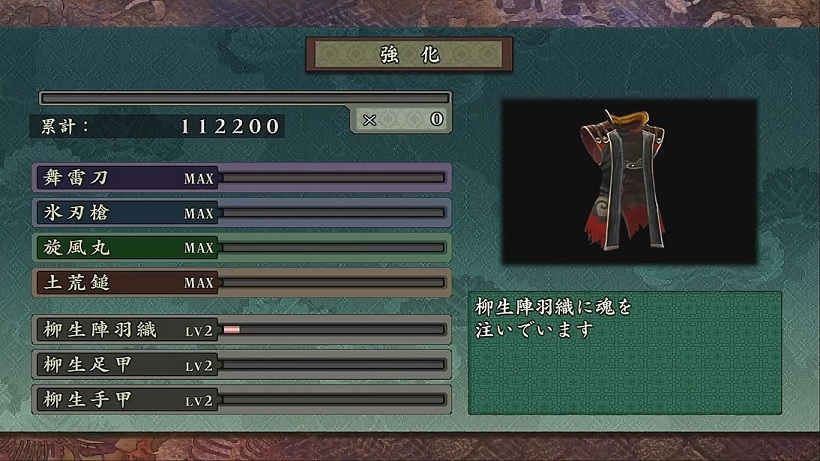The width and height of the screenshot is (820, 461).
Task: Choose the 柳生陣羽織 armor row
Action: (242, 330)
